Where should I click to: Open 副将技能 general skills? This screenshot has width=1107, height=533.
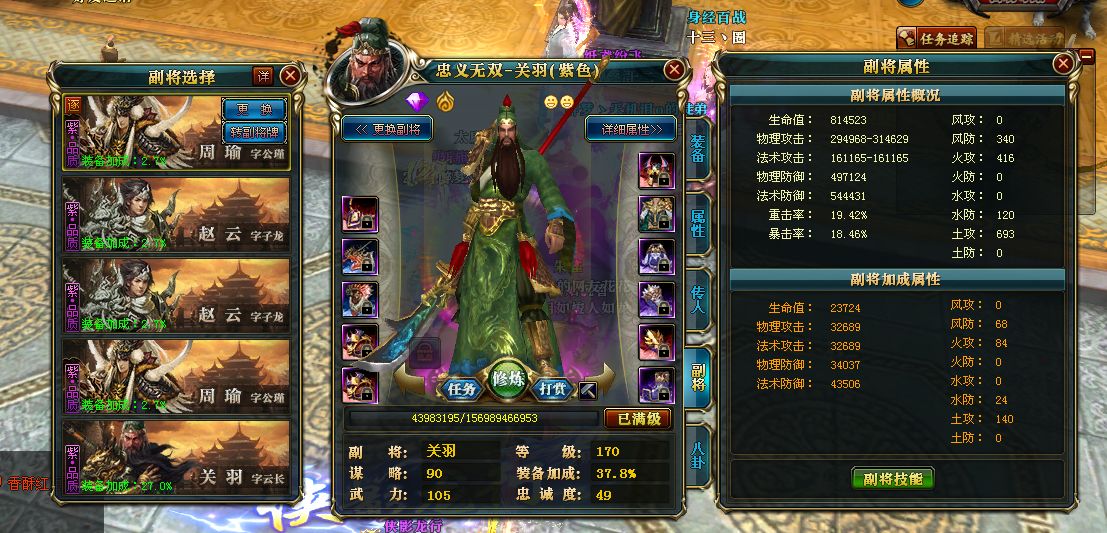(x=893, y=478)
